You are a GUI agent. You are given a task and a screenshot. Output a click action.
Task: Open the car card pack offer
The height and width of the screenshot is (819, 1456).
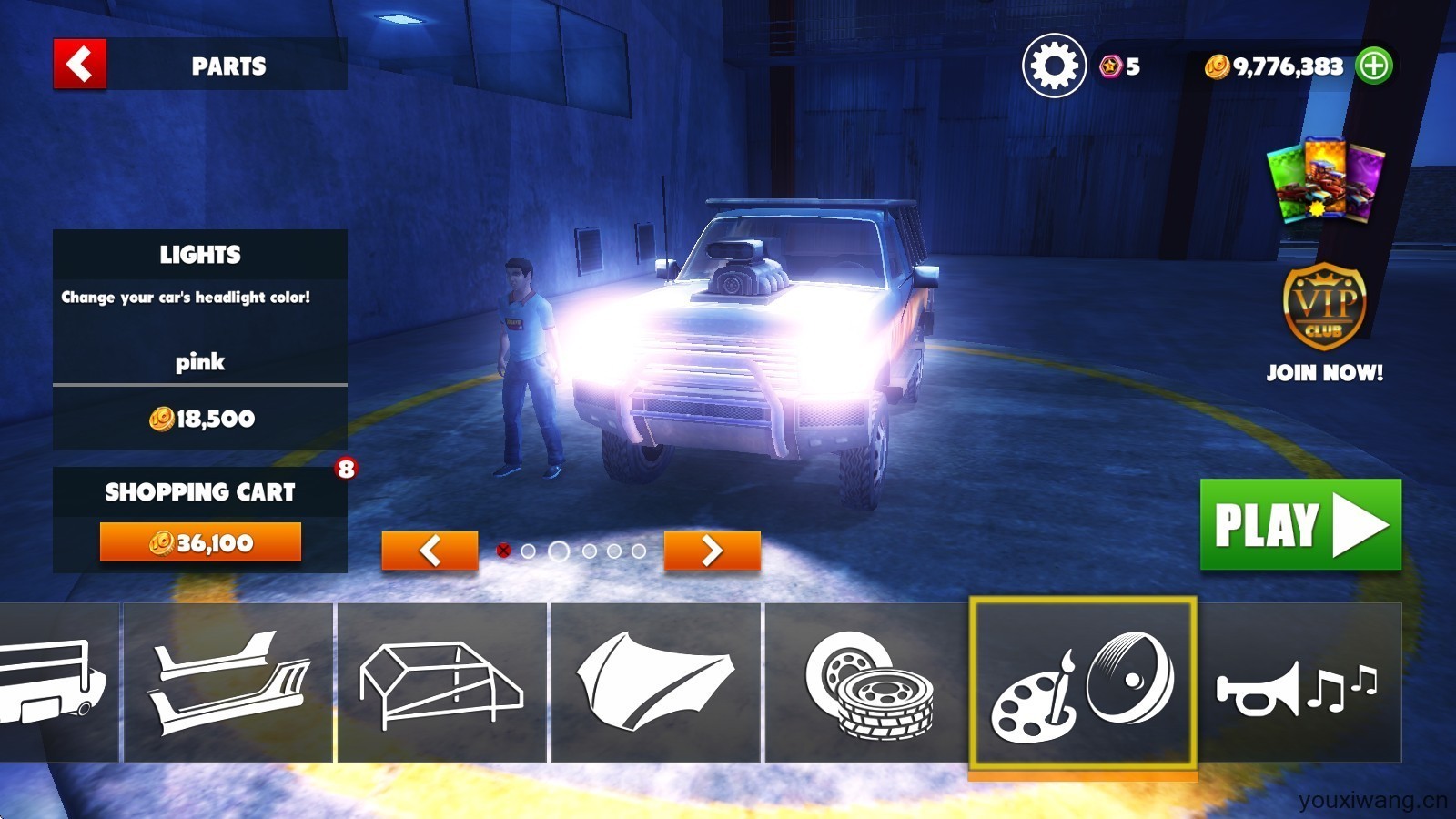[x=1326, y=180]
